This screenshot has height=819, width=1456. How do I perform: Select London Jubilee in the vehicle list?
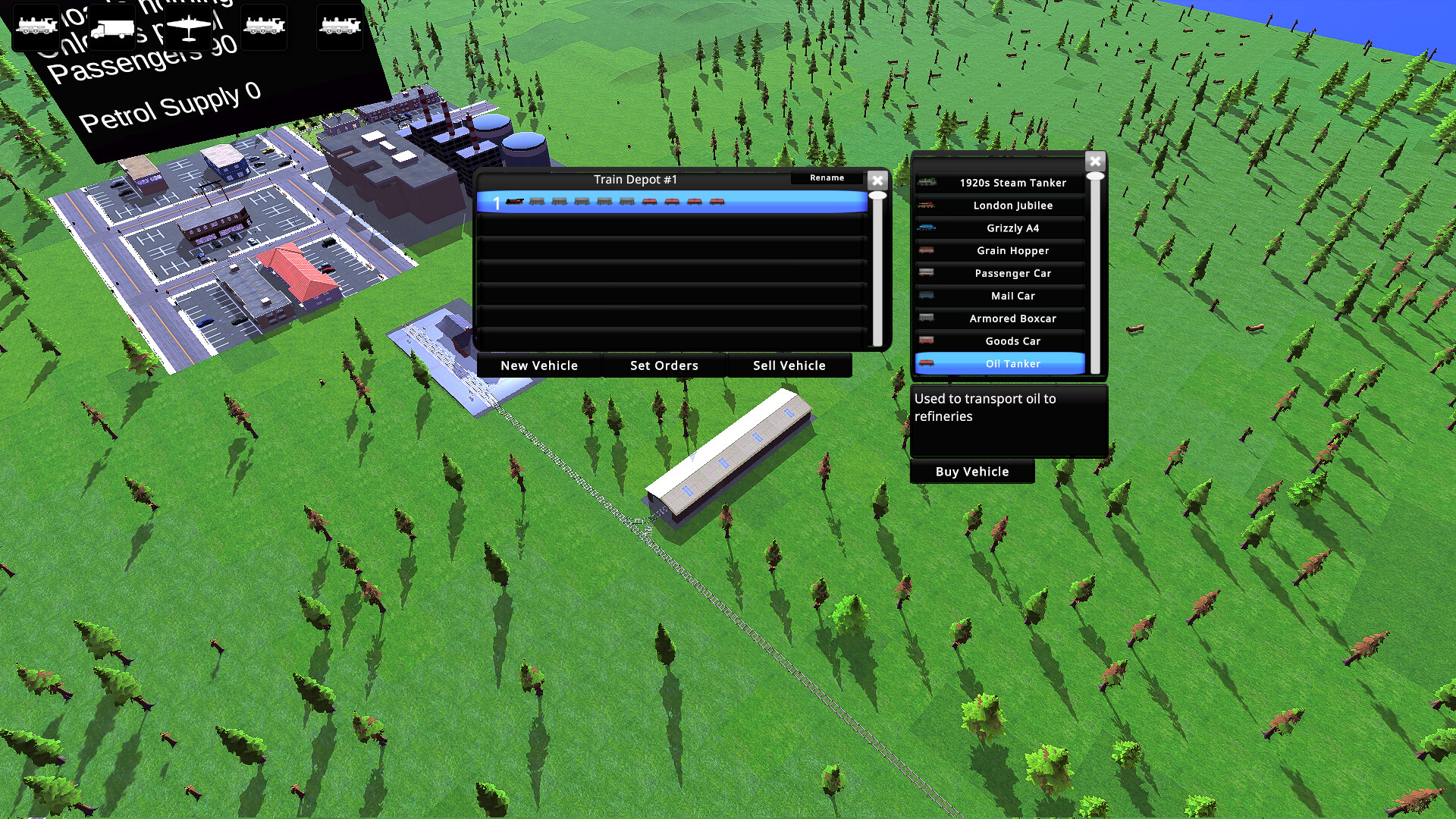coord(1013,205)
